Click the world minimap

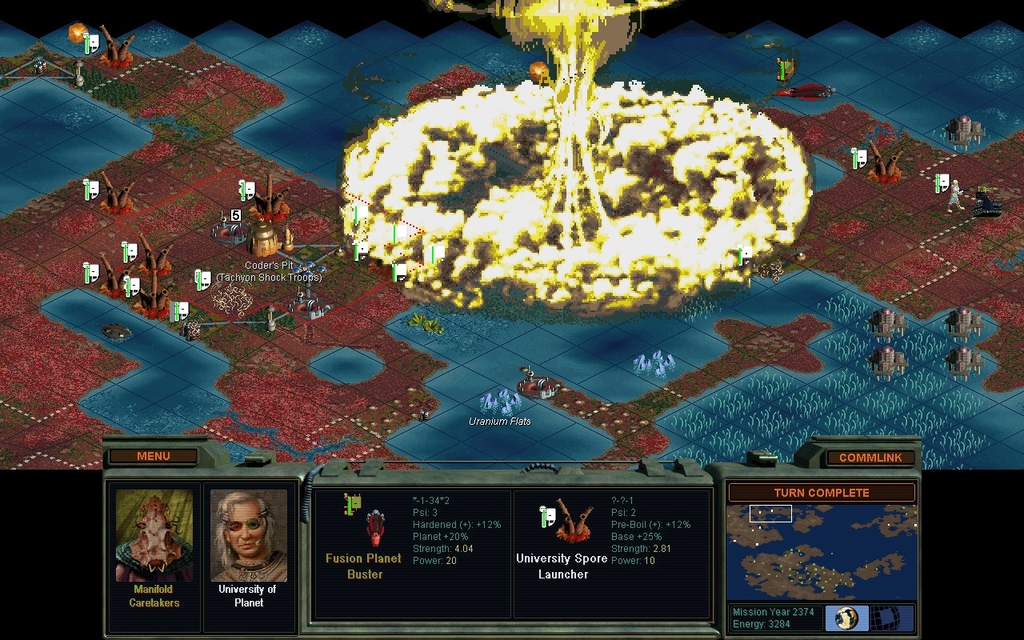pyautogui.click(x=821, y=551)
